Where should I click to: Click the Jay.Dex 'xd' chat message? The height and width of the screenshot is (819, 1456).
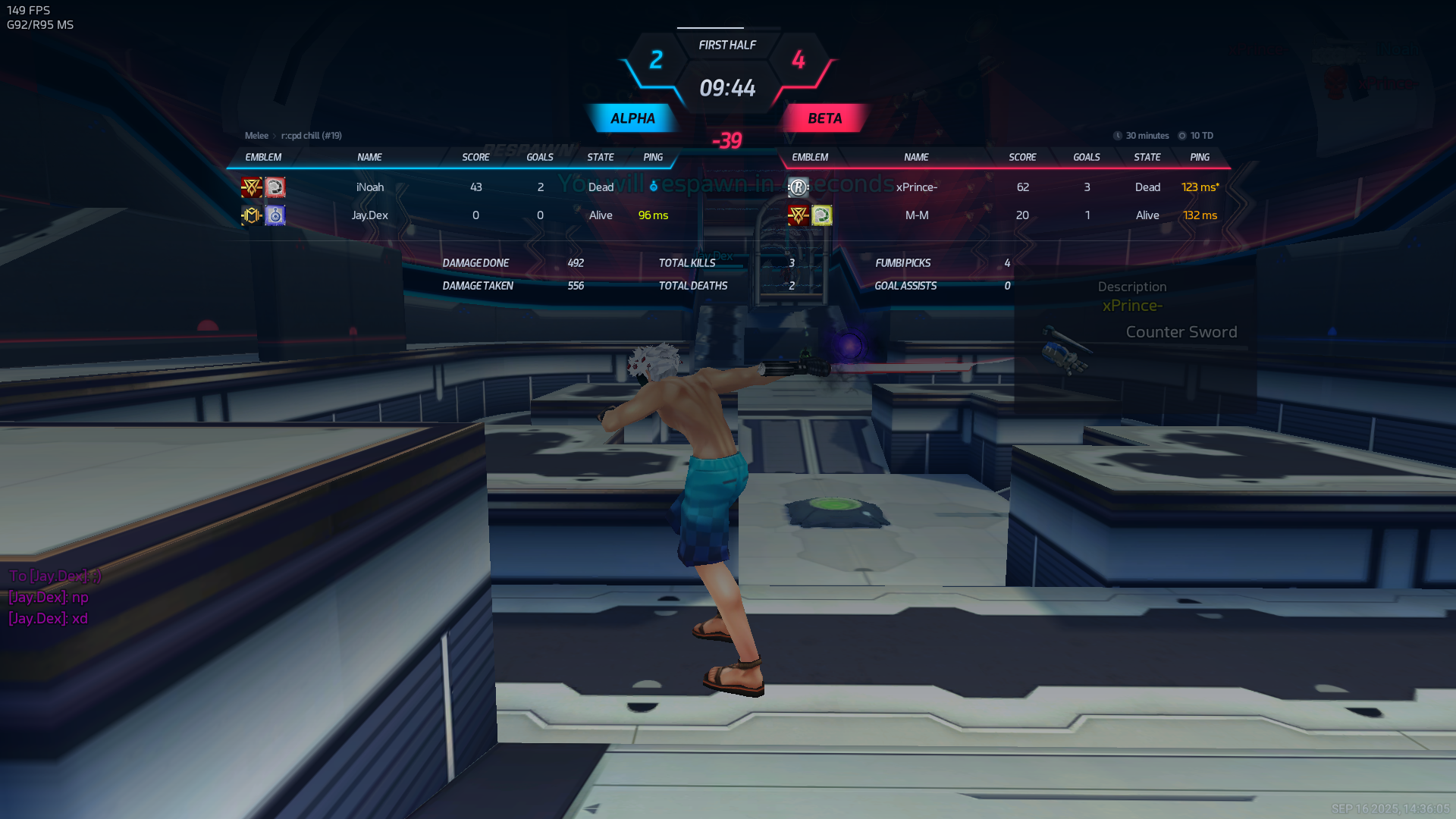[49, 618]
